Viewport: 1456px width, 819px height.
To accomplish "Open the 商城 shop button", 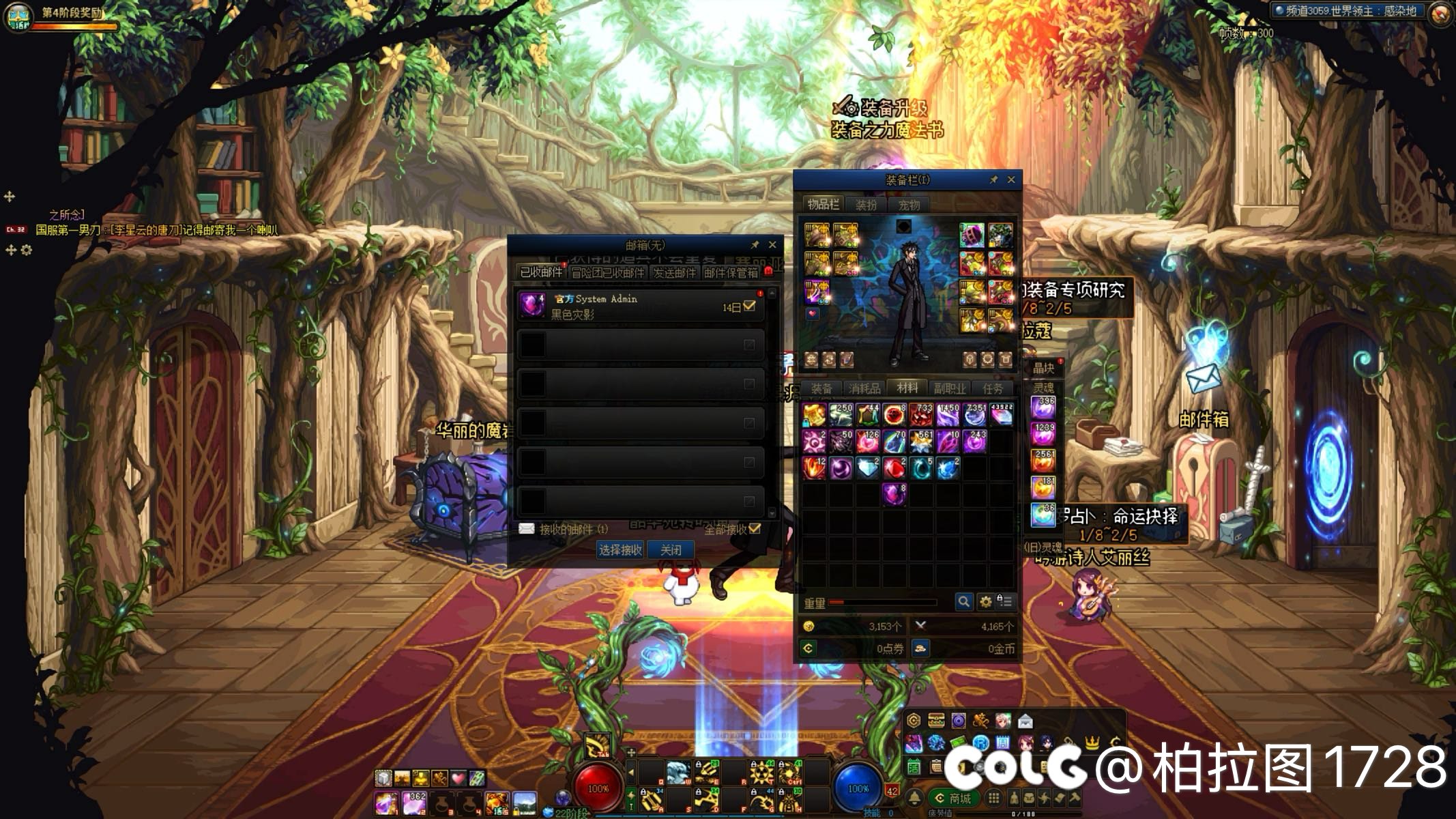I will (955, 798).
